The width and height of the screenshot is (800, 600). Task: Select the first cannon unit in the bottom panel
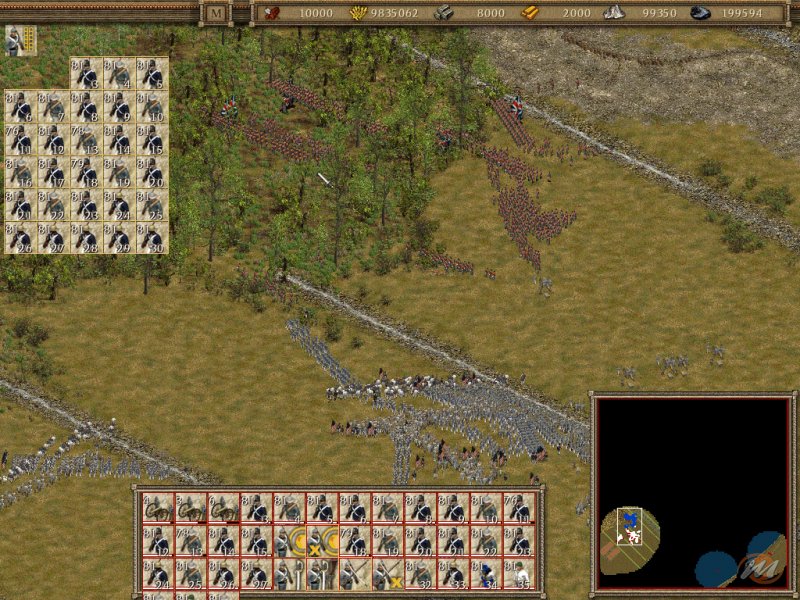157,509
